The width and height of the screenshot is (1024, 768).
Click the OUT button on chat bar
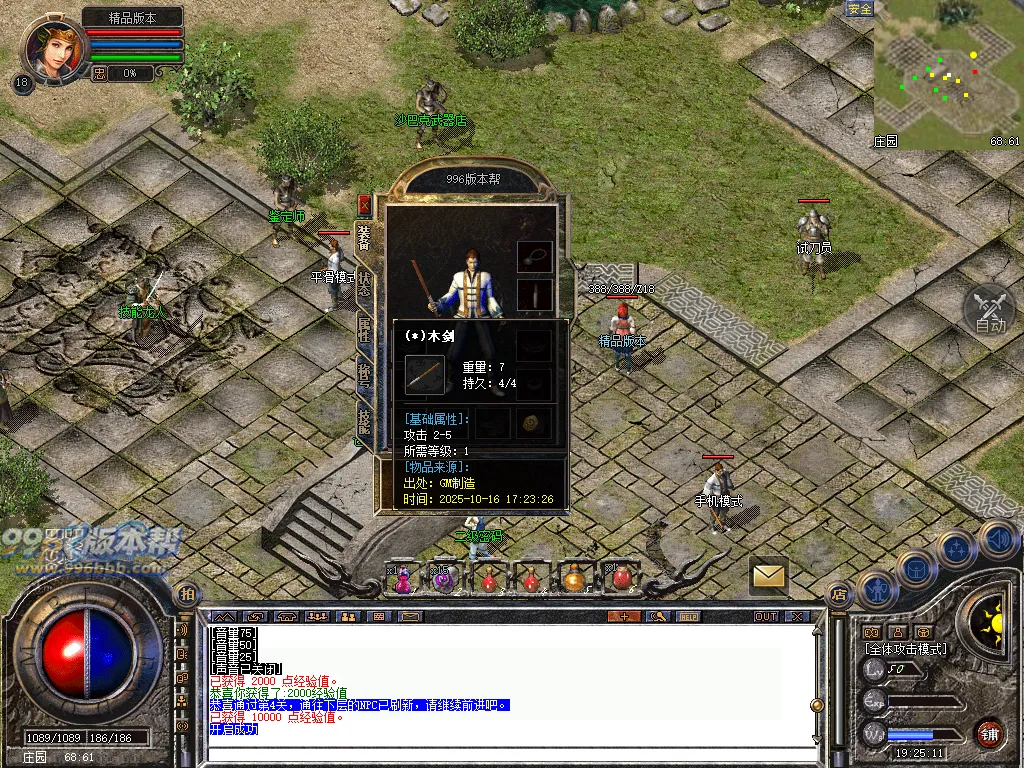[766, 616]
